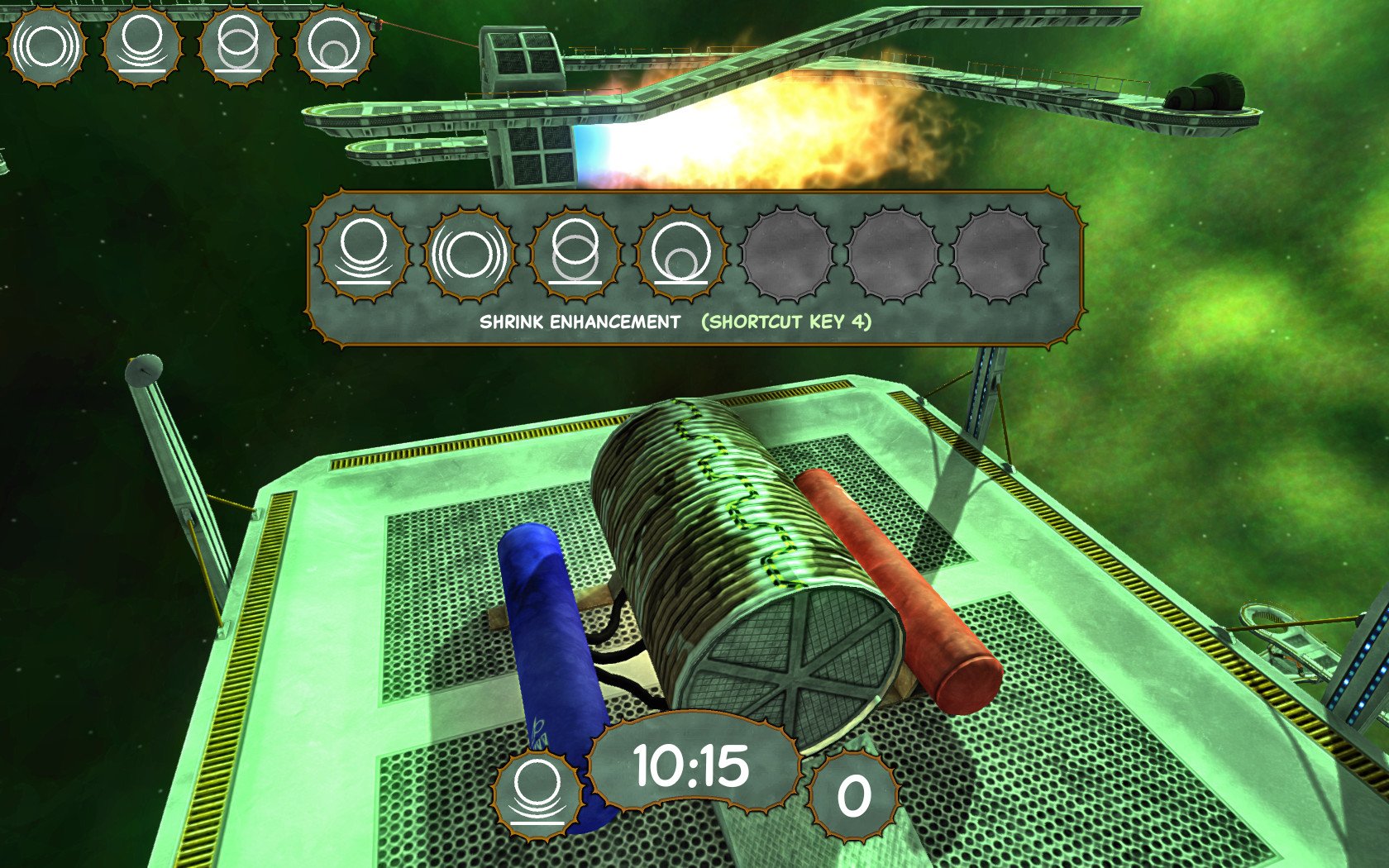Click the SHRINK ENHANCEMENT label
Screen dimensions: 1389x868
[577, 323]
